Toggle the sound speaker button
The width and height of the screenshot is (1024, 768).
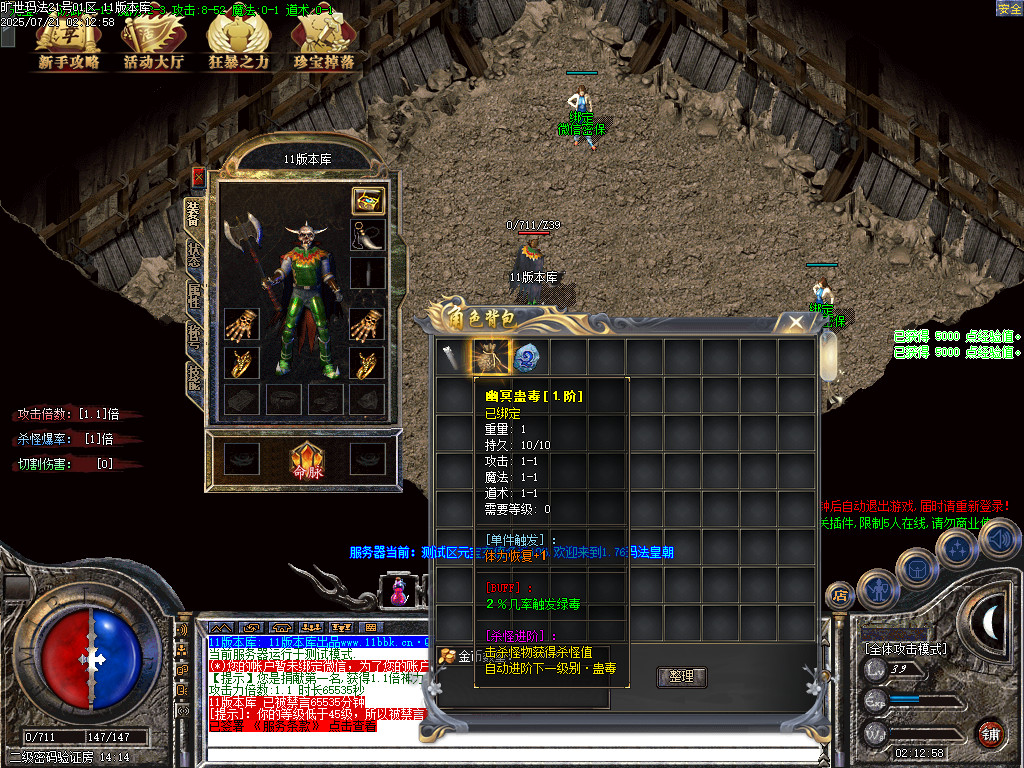click(997, 540)
